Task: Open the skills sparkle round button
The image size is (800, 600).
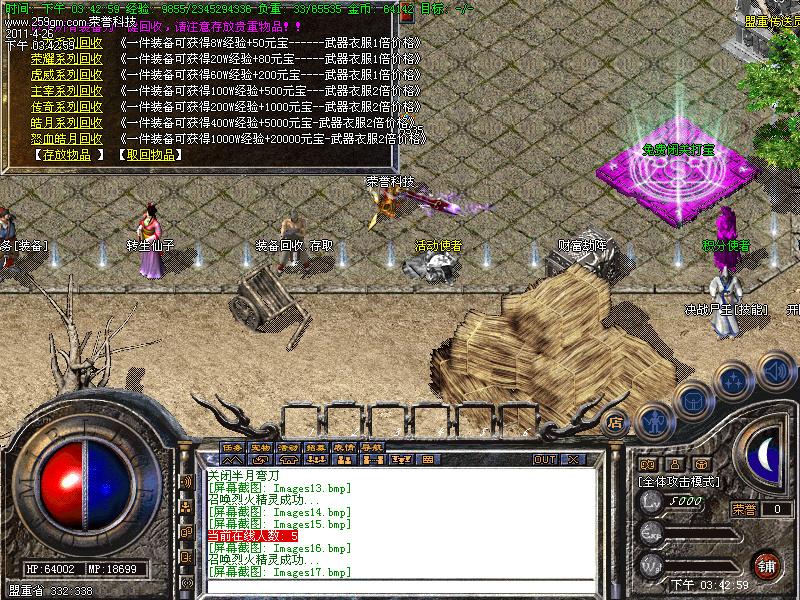Action: (x=736, y=380)
